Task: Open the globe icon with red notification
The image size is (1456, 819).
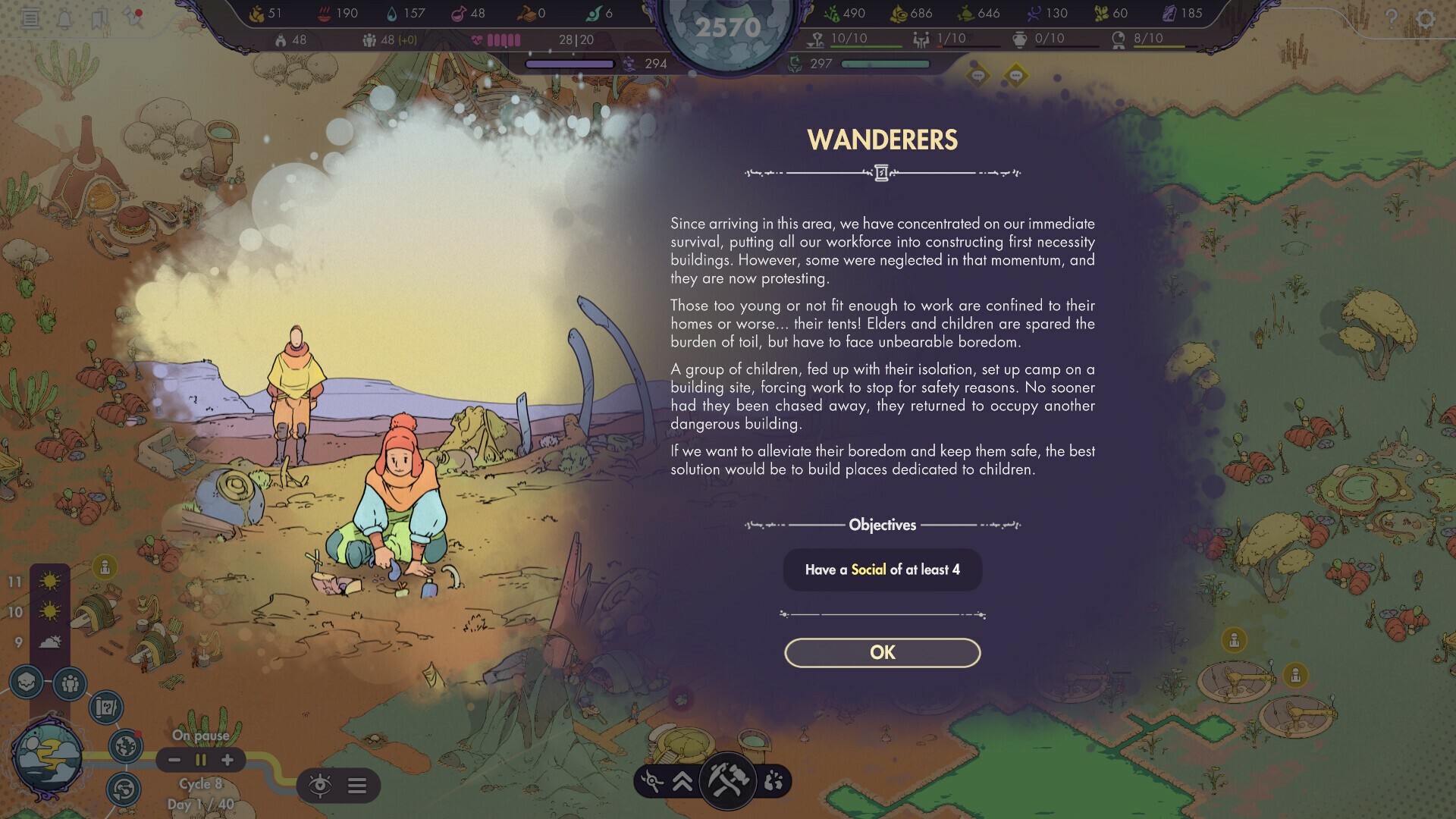Action: tap(125, 746)
